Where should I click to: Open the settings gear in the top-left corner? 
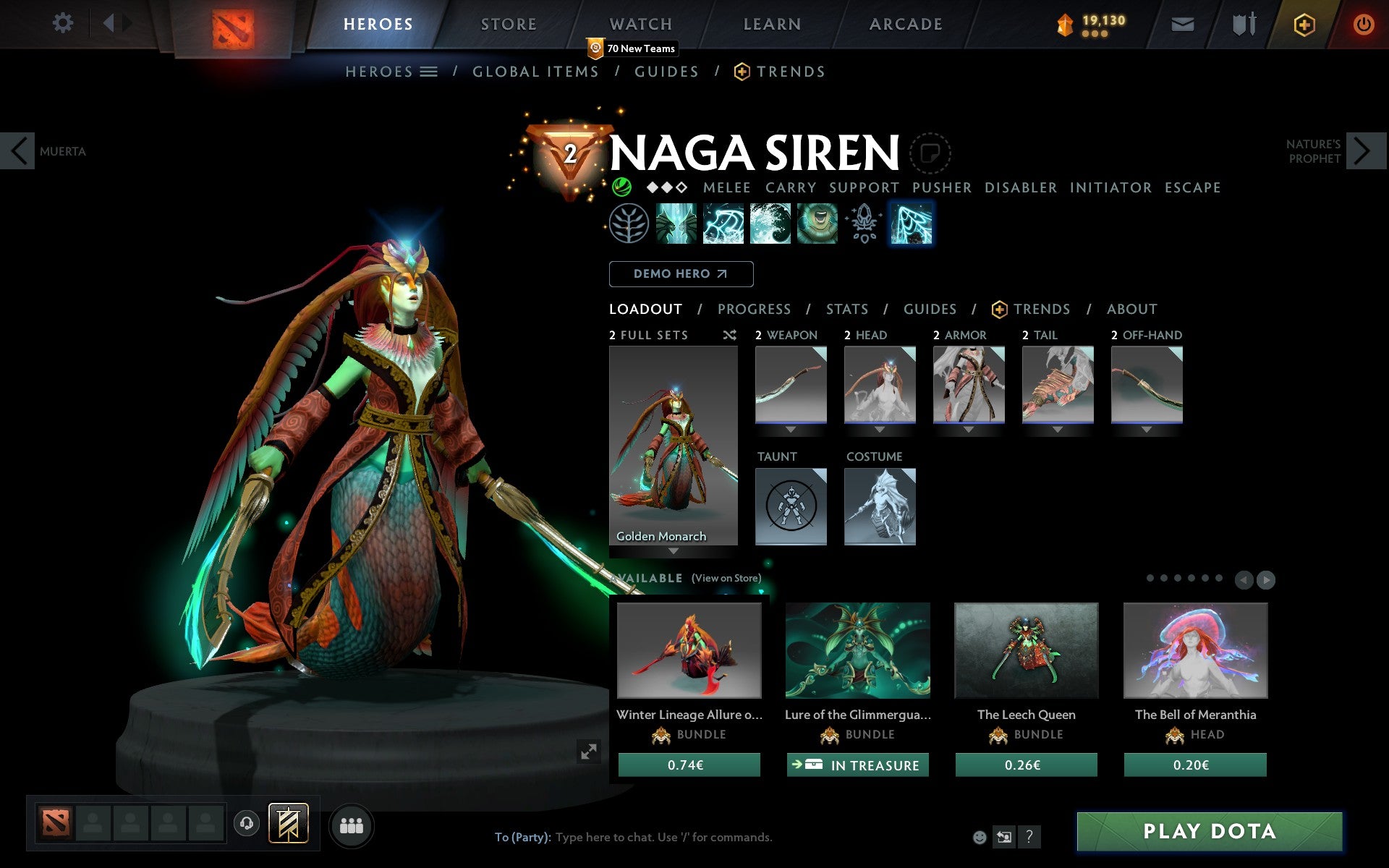(x=64, y=23)
